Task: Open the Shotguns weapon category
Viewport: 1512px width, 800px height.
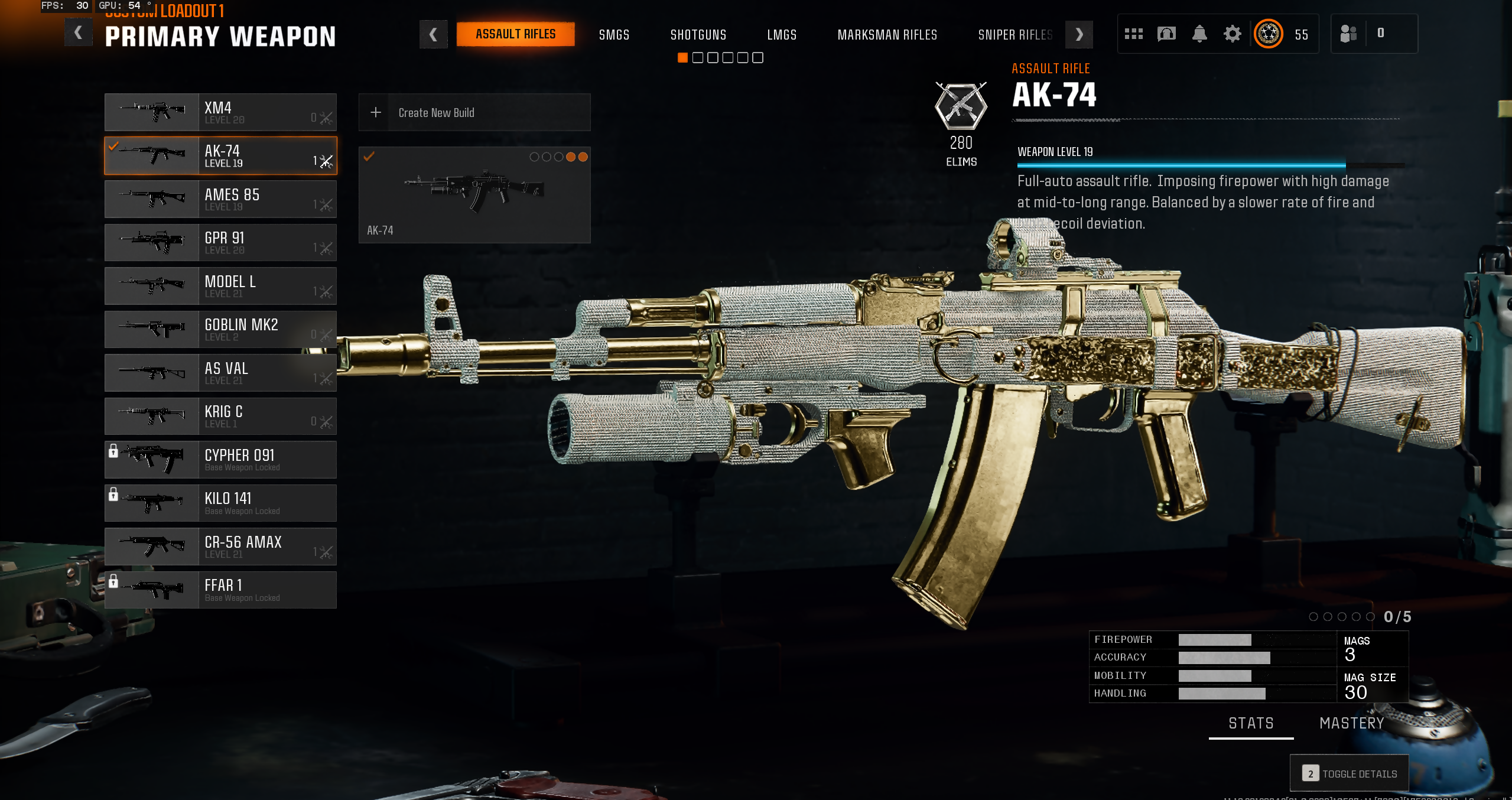Action: point(698,35)
